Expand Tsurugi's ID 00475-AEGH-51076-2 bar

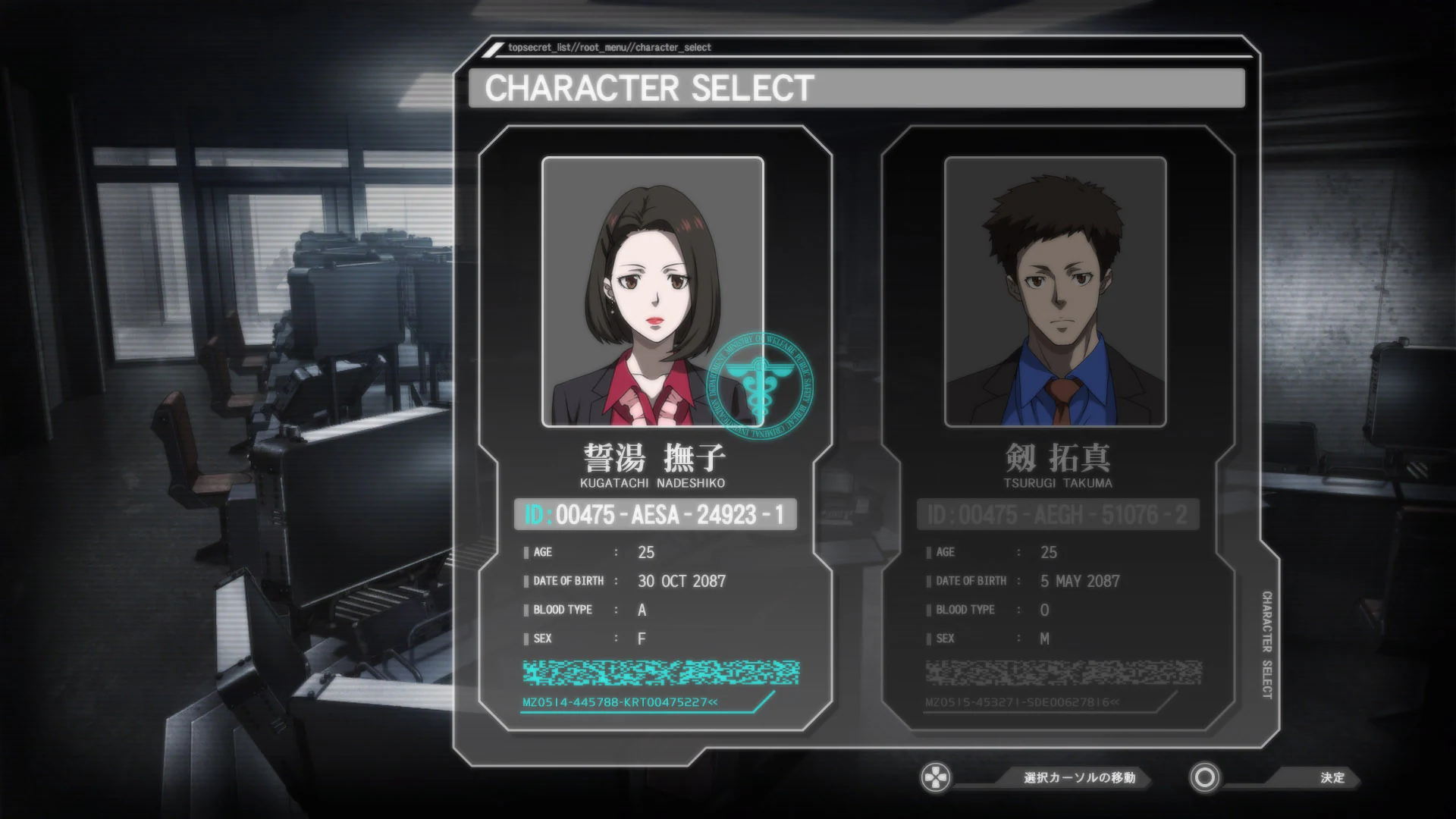pyautogui.click(x=1058, y=514)
